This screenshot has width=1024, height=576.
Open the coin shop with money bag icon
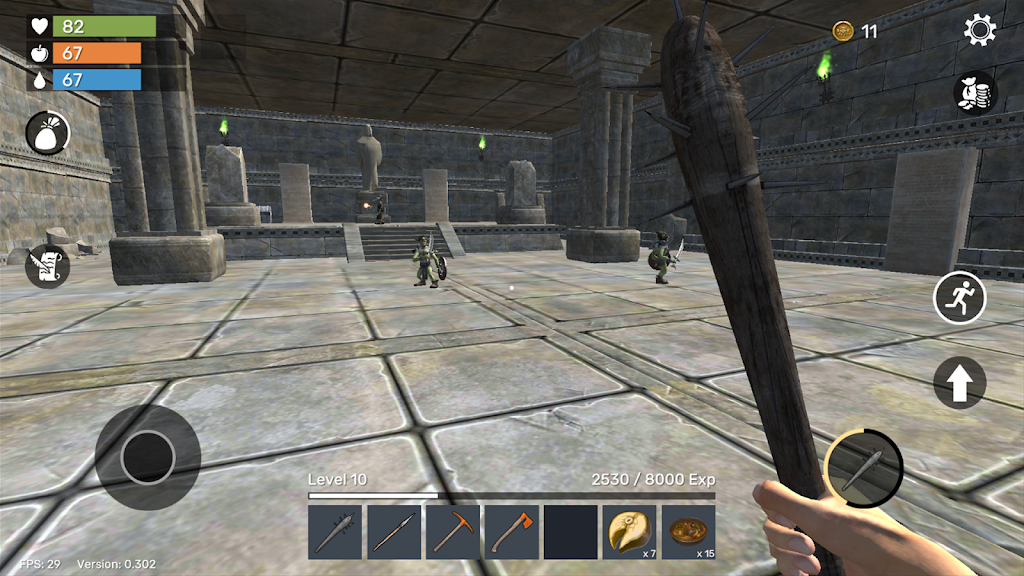coord(975,93)
